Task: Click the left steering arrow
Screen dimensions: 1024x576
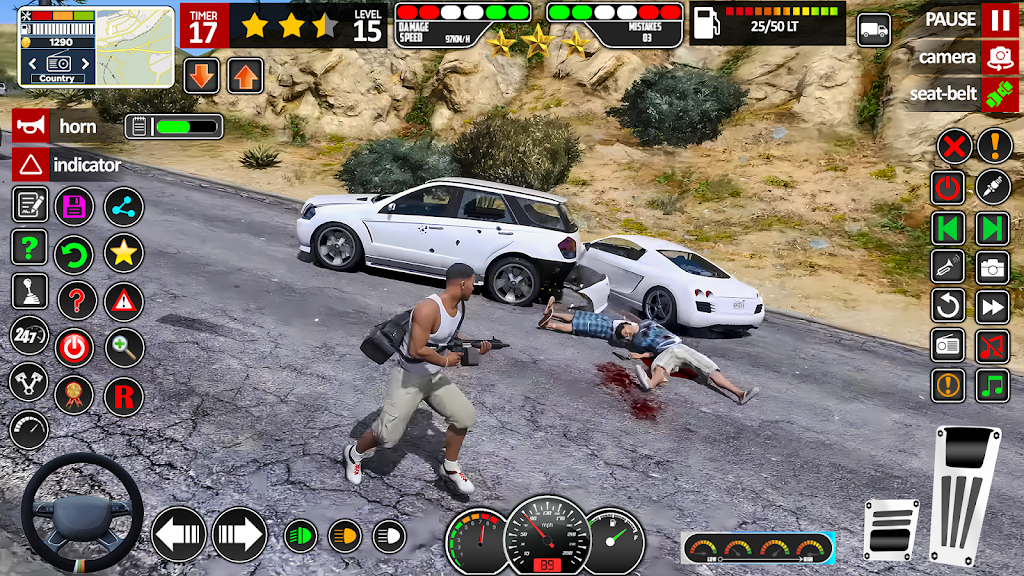Action: coord(179,535)
